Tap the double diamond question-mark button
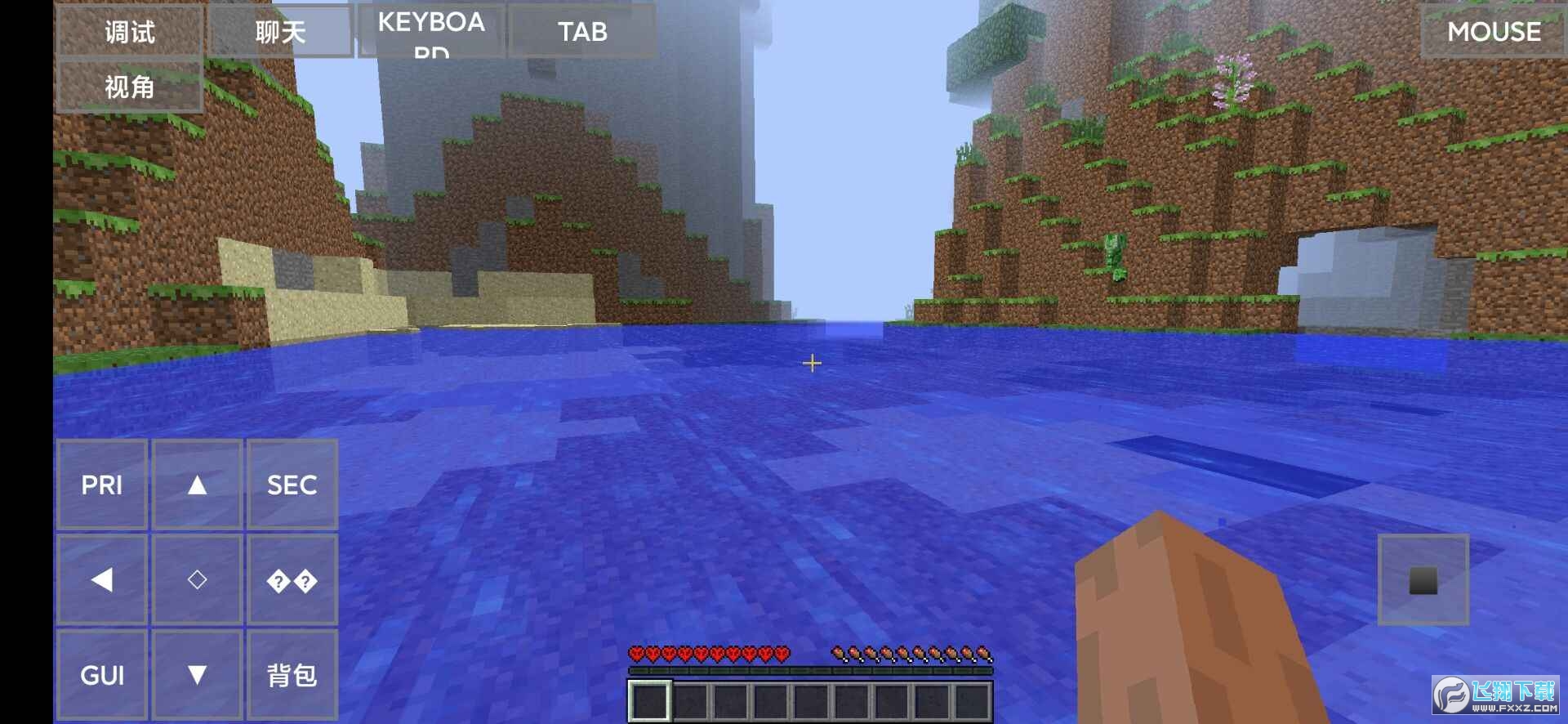 (x=292, y=581)
